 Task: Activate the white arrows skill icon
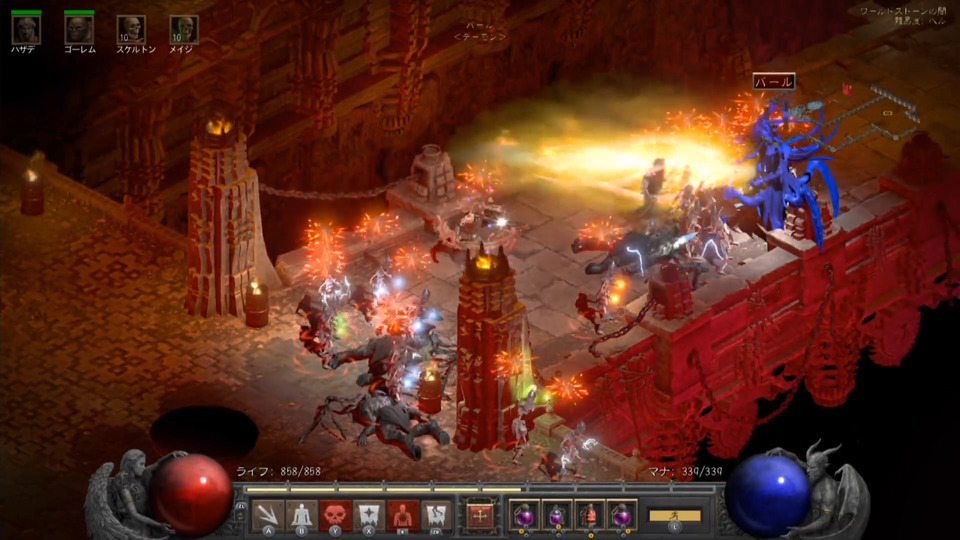[268, 514]
